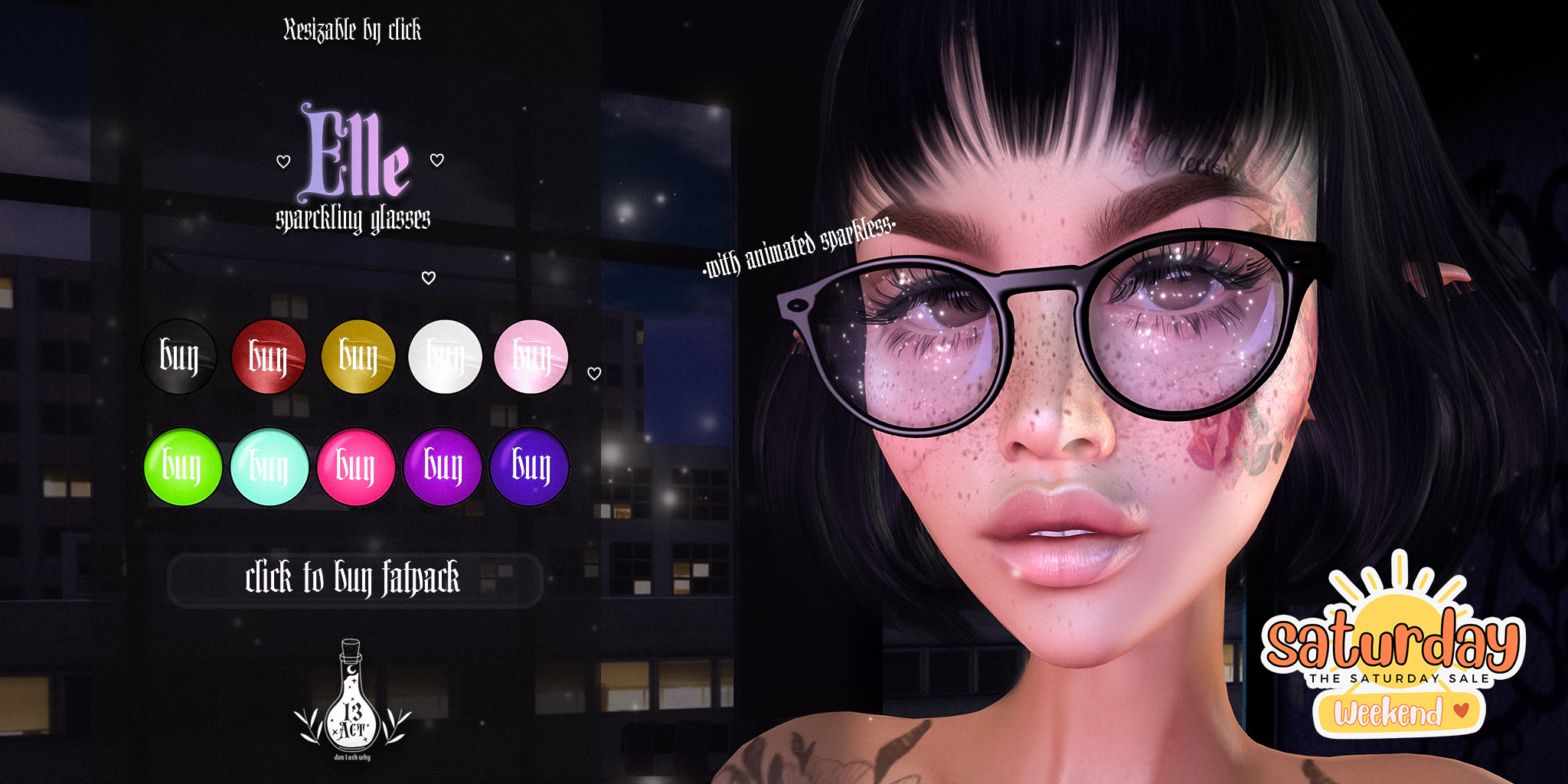
Task: Buy the neon green glasses
Action: (x=182, y=466)
